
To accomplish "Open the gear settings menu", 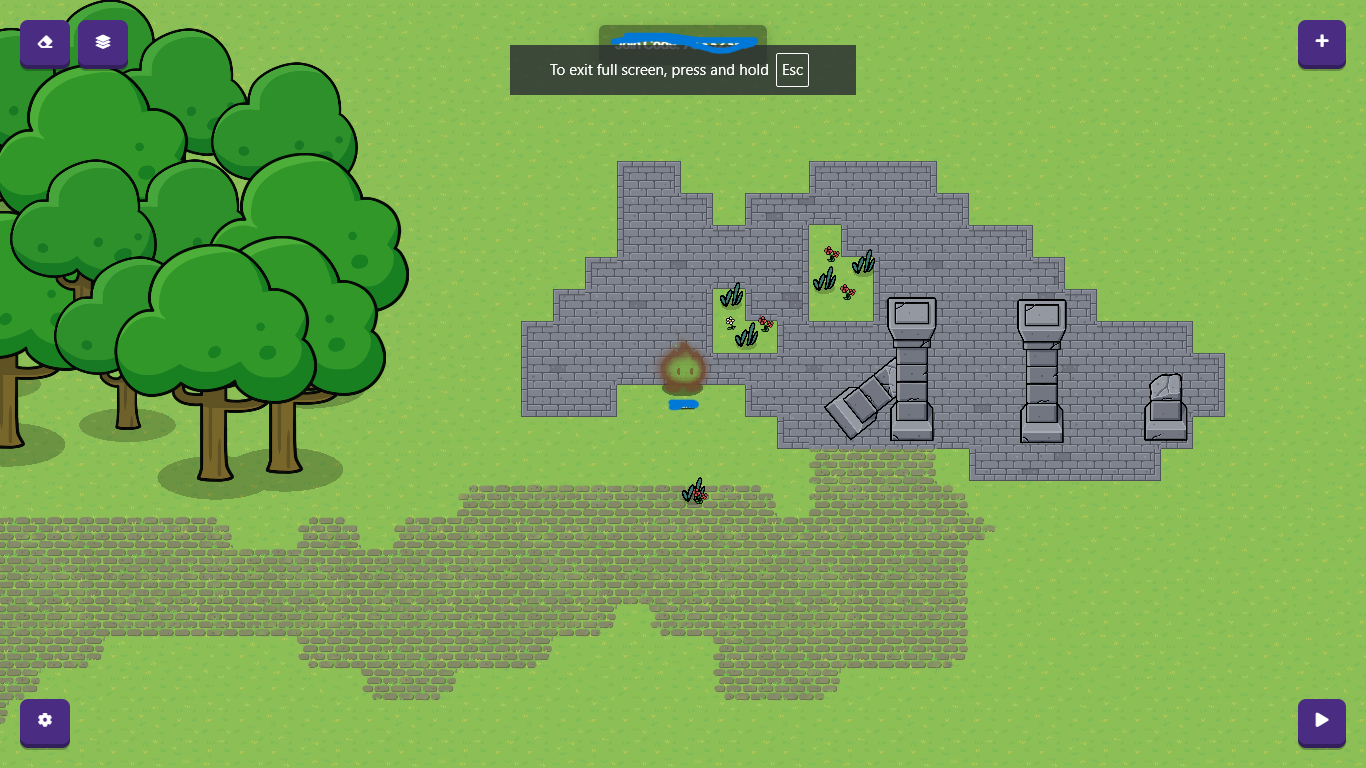I will pos(45,721).
